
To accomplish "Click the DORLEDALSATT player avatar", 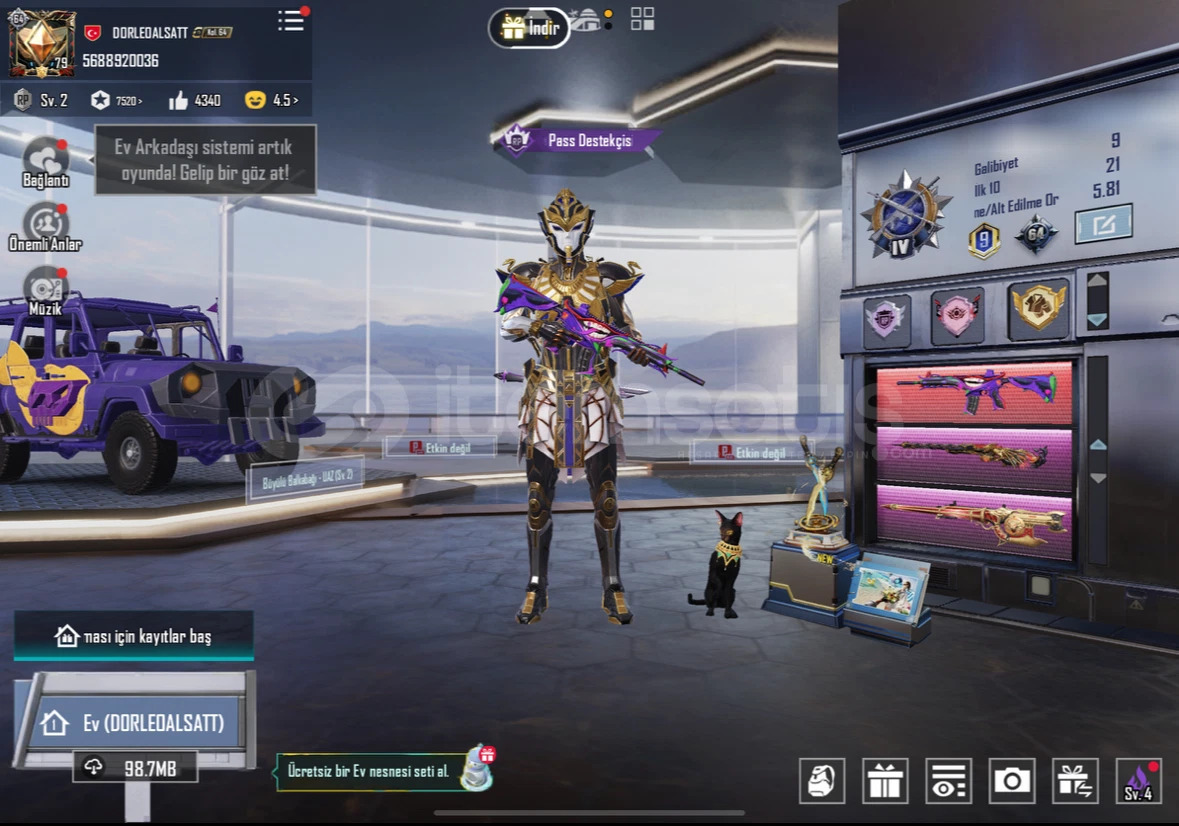I will tap(42, 43).
